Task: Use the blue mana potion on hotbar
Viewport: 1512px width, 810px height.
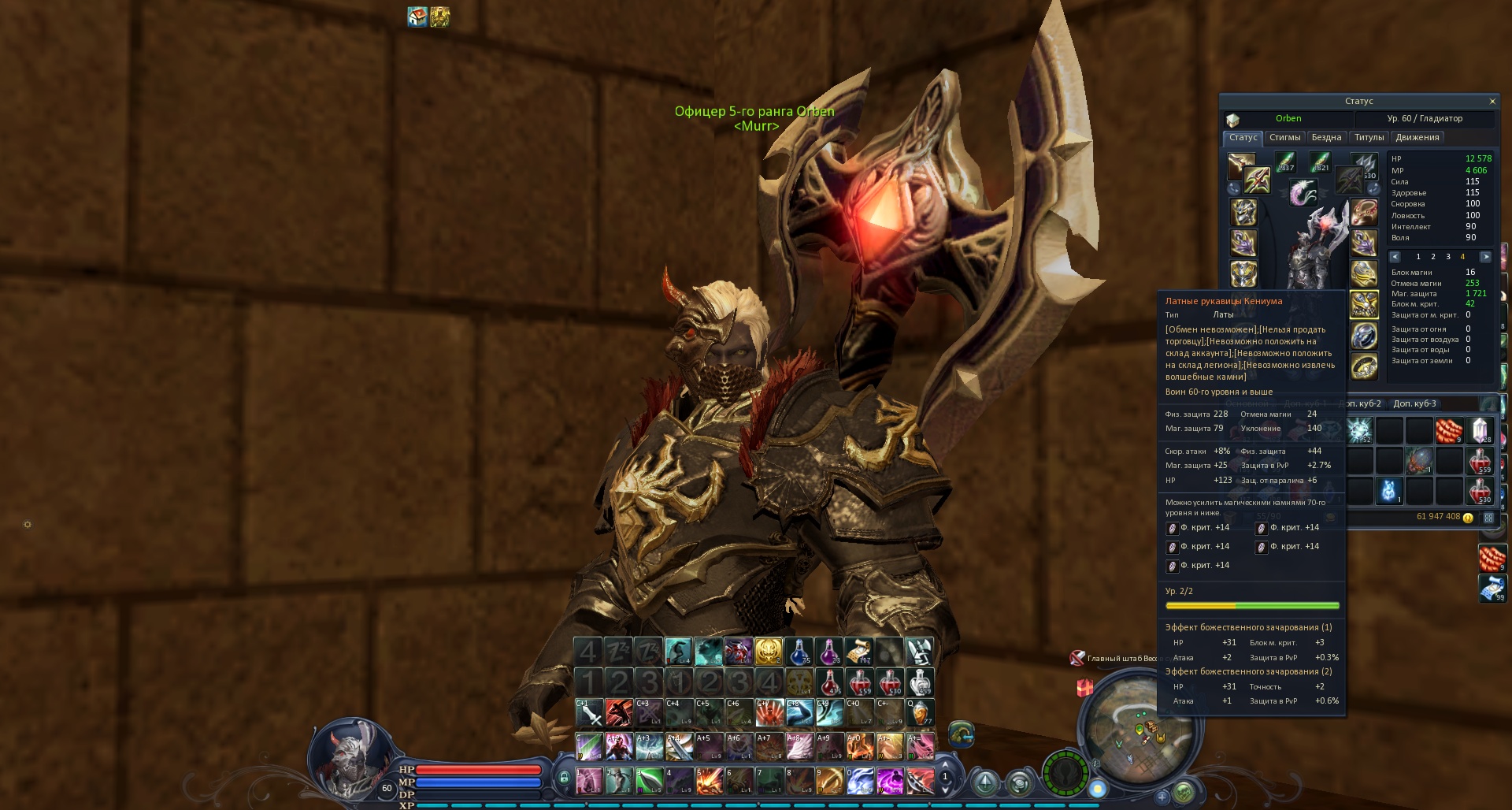Action: click(799, 652)
